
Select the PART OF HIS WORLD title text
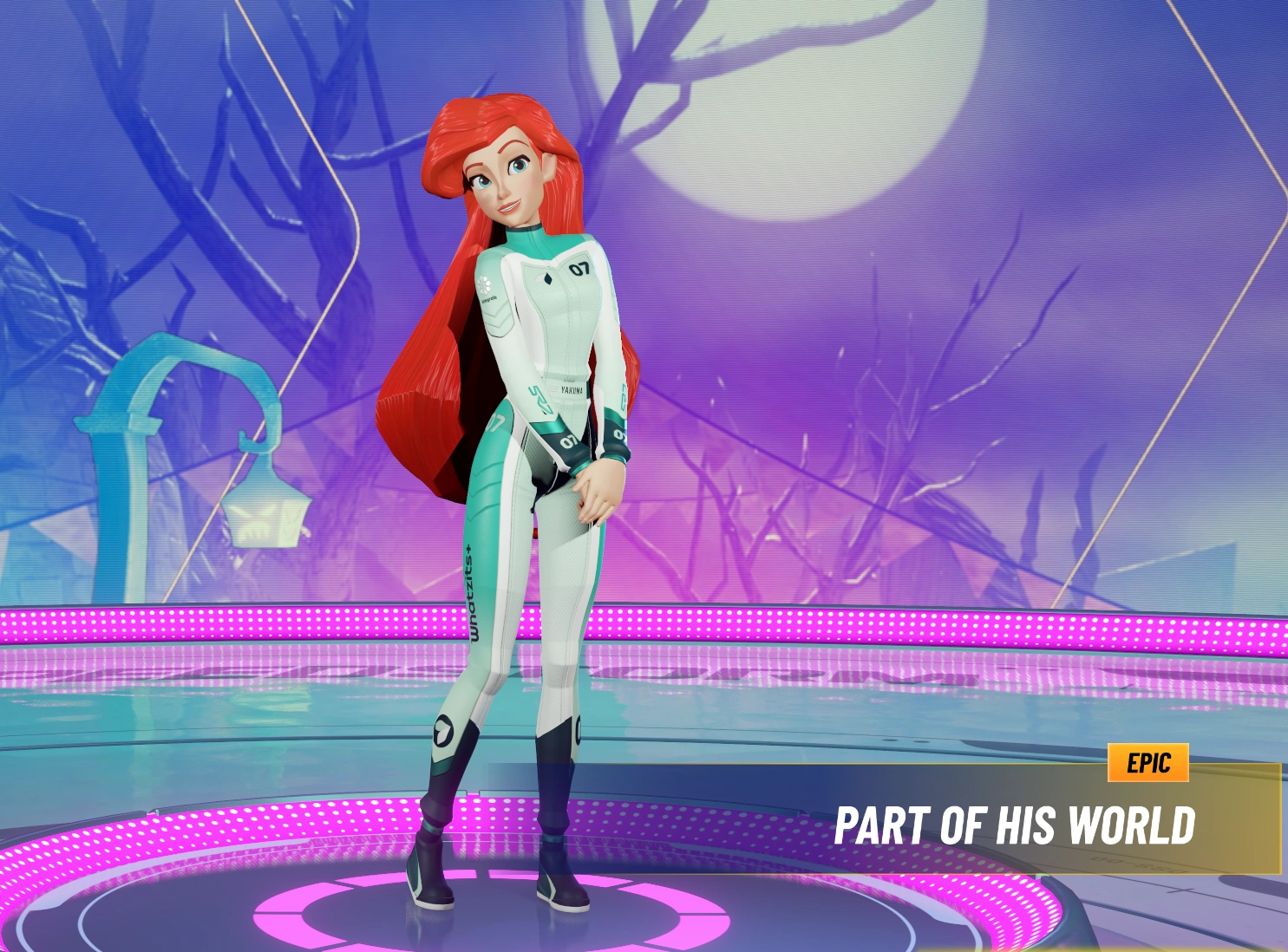pyautogui.click(x=1015, y=824)
